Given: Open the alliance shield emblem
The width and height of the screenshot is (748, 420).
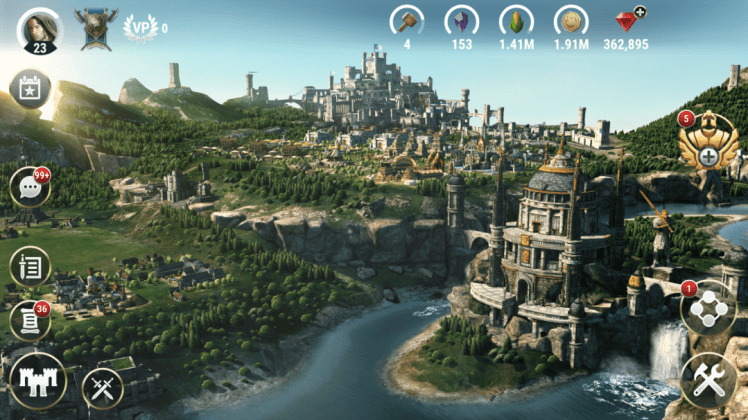Looking at the screenshot, I should tap(95, 28).
